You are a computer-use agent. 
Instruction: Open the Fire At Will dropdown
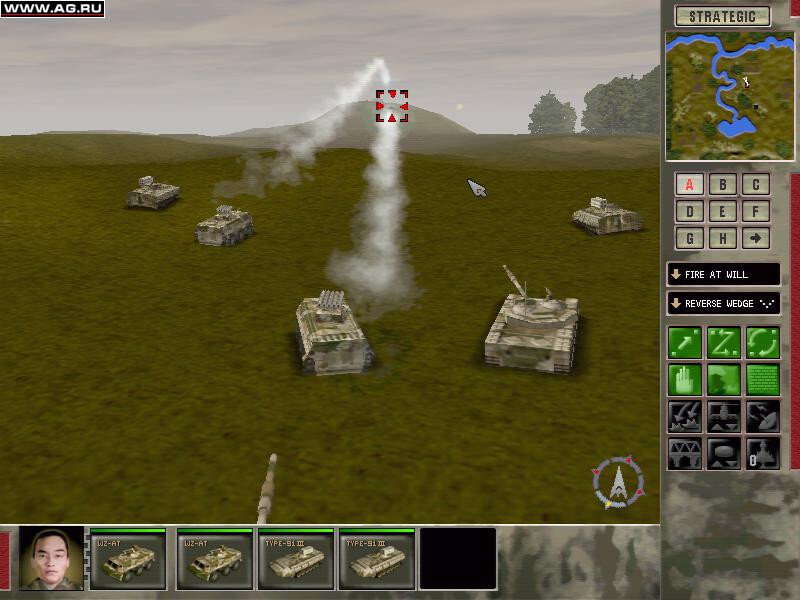(x=723, y=274)
